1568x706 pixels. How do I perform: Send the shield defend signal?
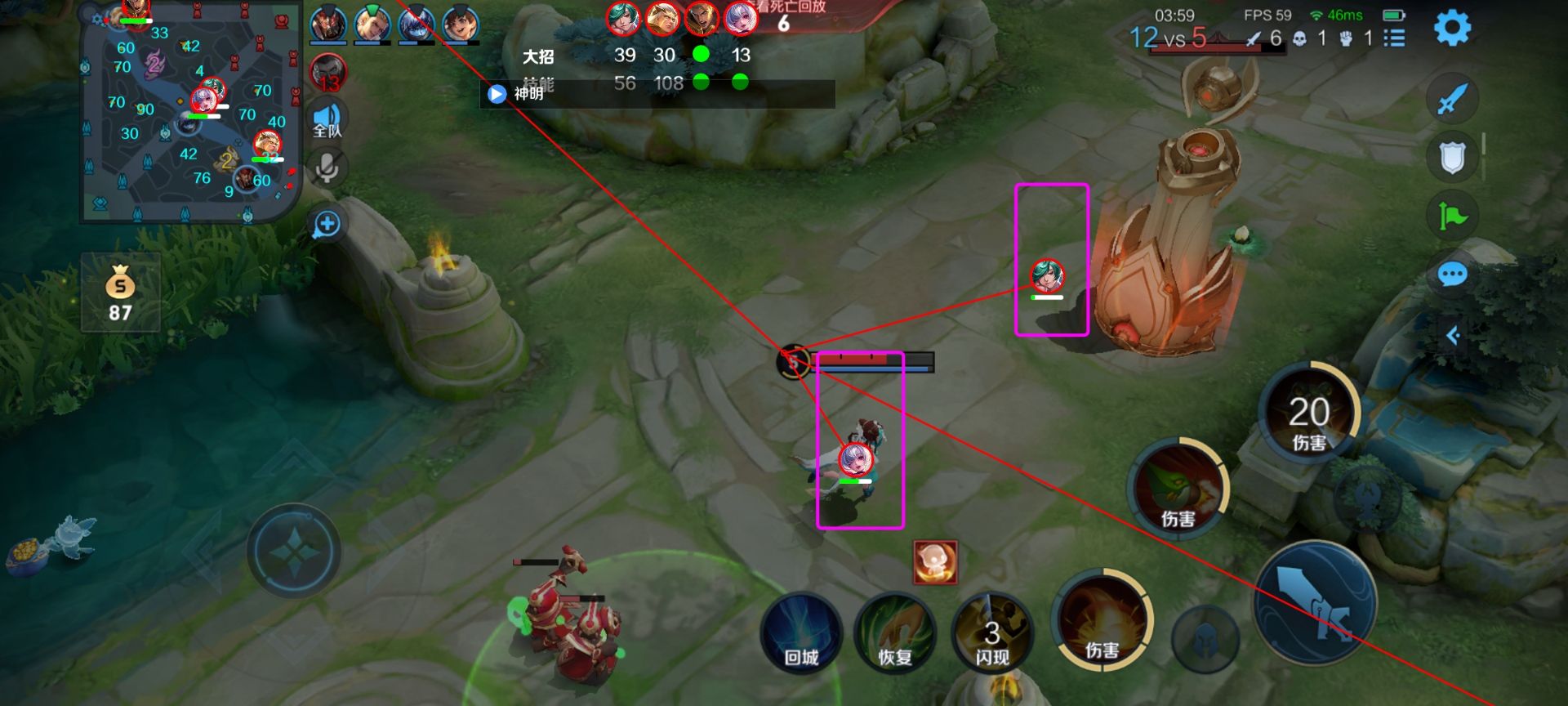[x=1452, y=158]
